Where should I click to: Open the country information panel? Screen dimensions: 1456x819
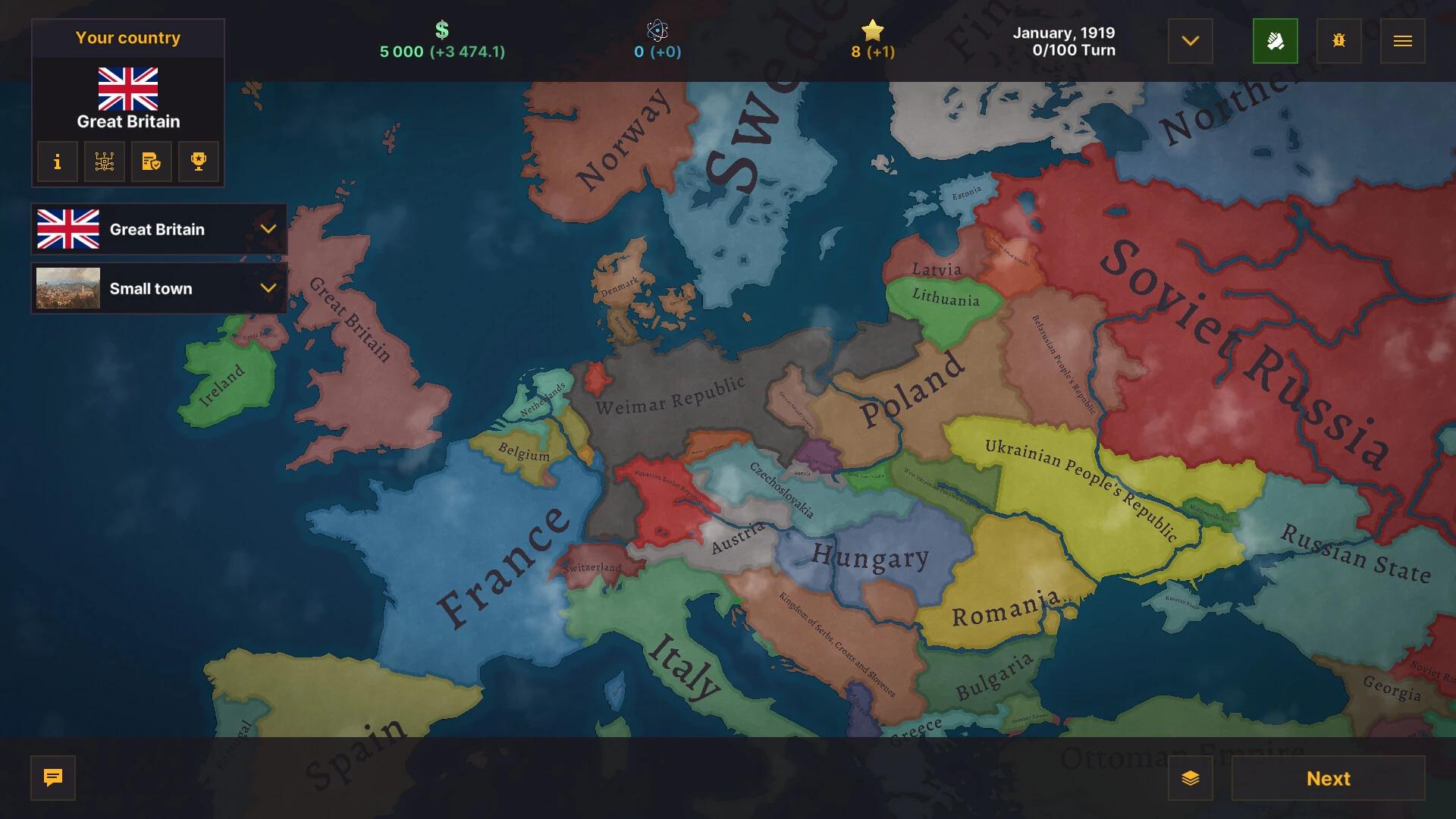[x=57, y=162]
